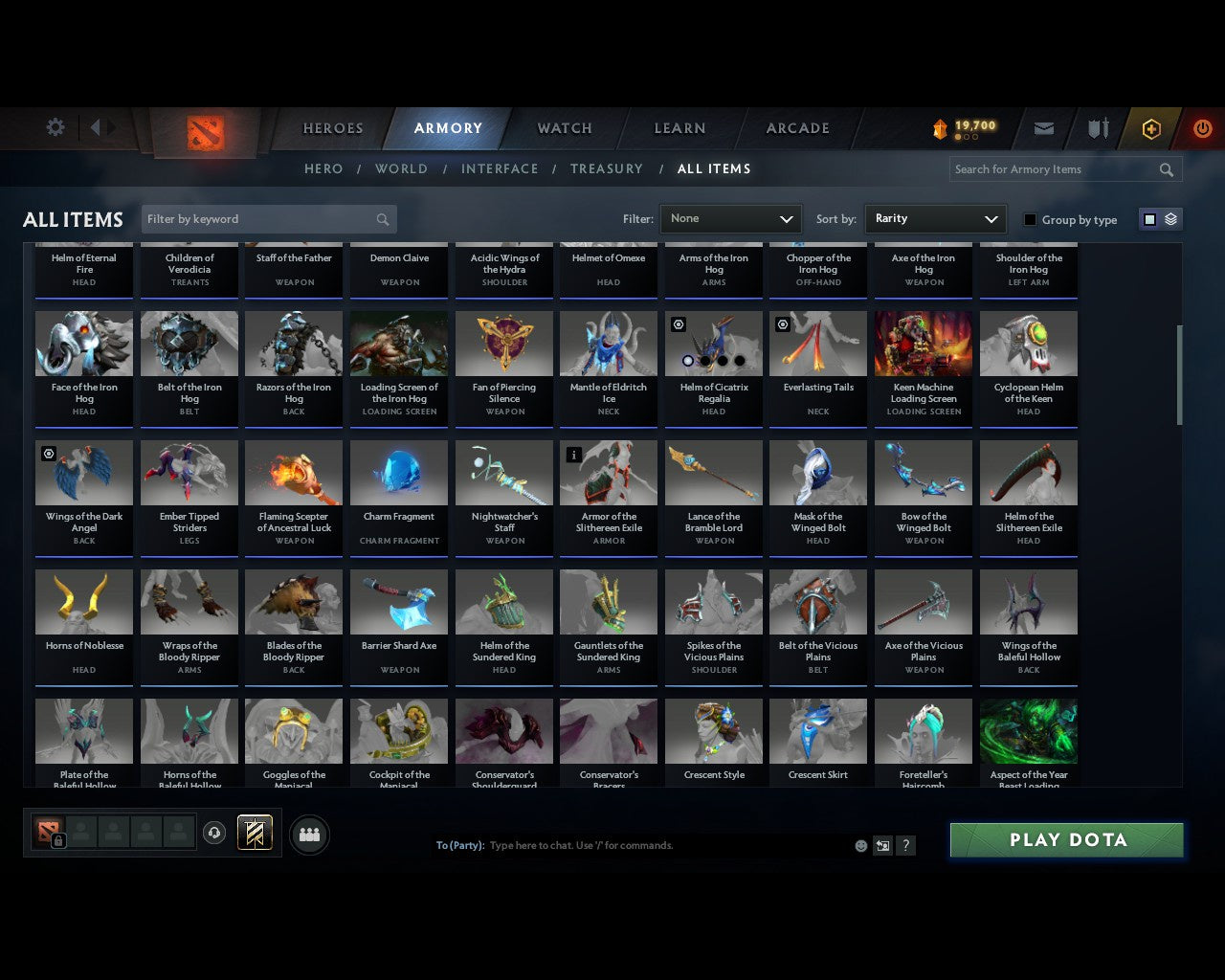
Task: Open the settings gear icon
Action: (x=55, y=126)
